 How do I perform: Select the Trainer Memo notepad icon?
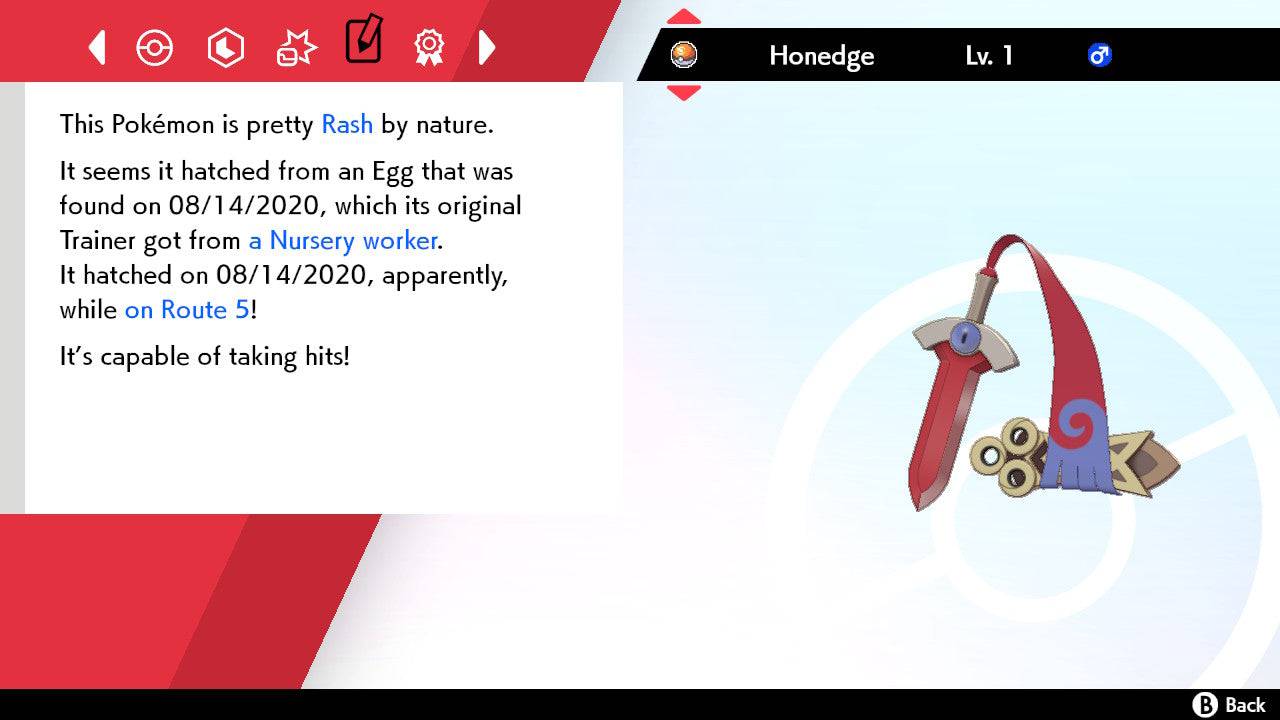(x=363, y=43)
